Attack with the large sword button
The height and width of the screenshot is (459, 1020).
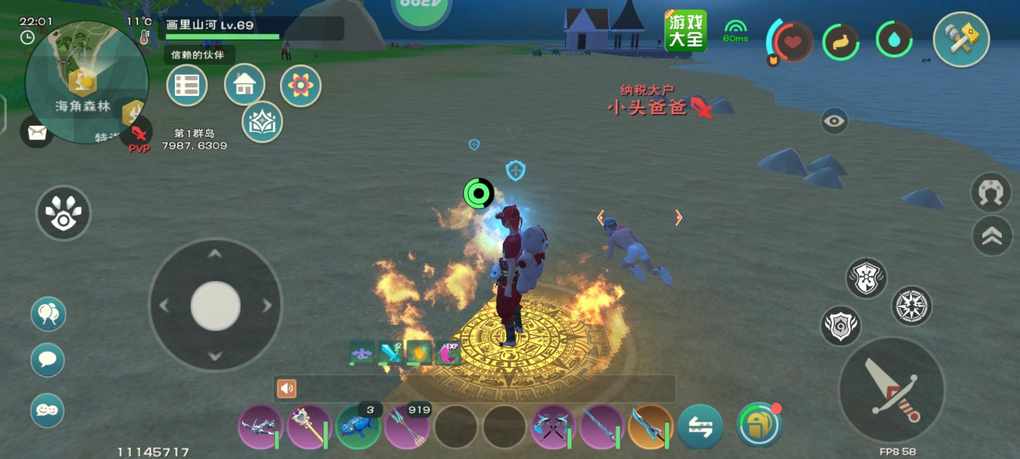click(x=891, y=389)
